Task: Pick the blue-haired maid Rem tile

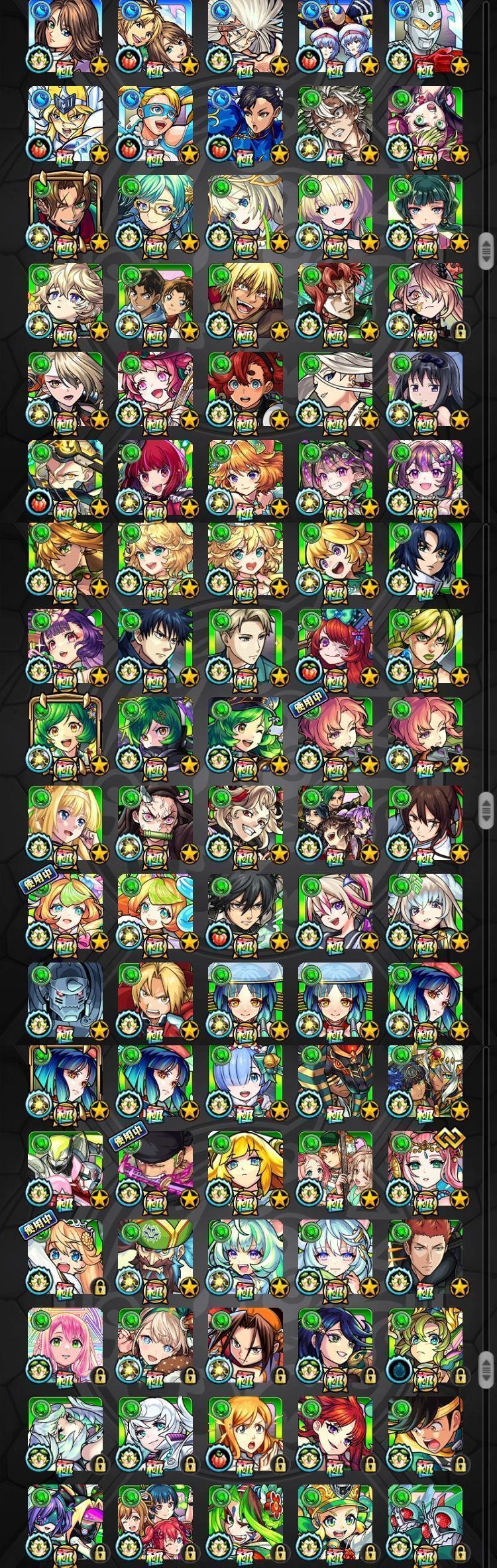Action: [x=245, y=1087]
